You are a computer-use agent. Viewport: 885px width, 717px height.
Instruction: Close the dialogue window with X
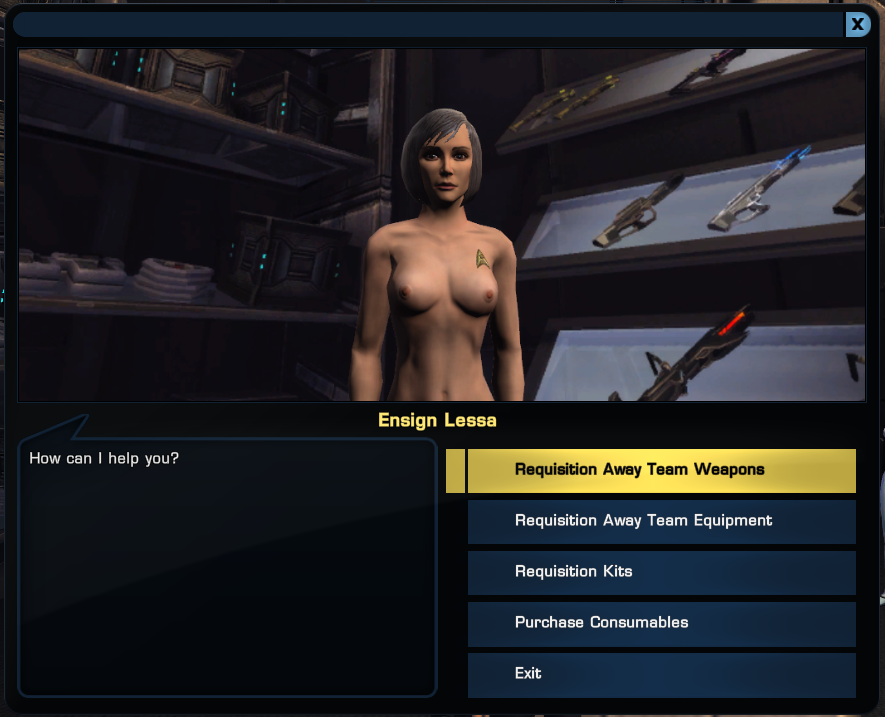pos(857,25)
